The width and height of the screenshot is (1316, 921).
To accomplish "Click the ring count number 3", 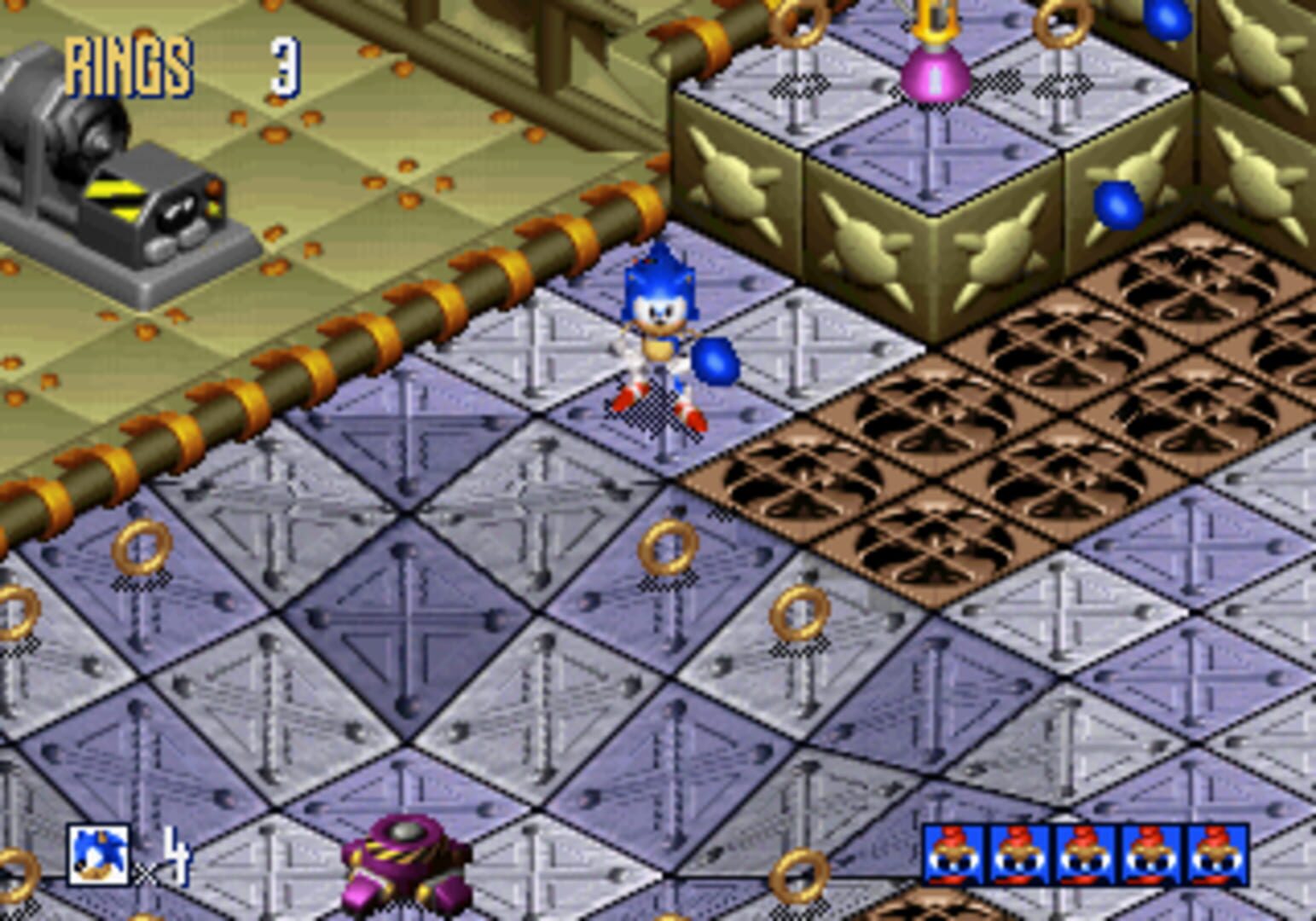I will pos(284,68).
